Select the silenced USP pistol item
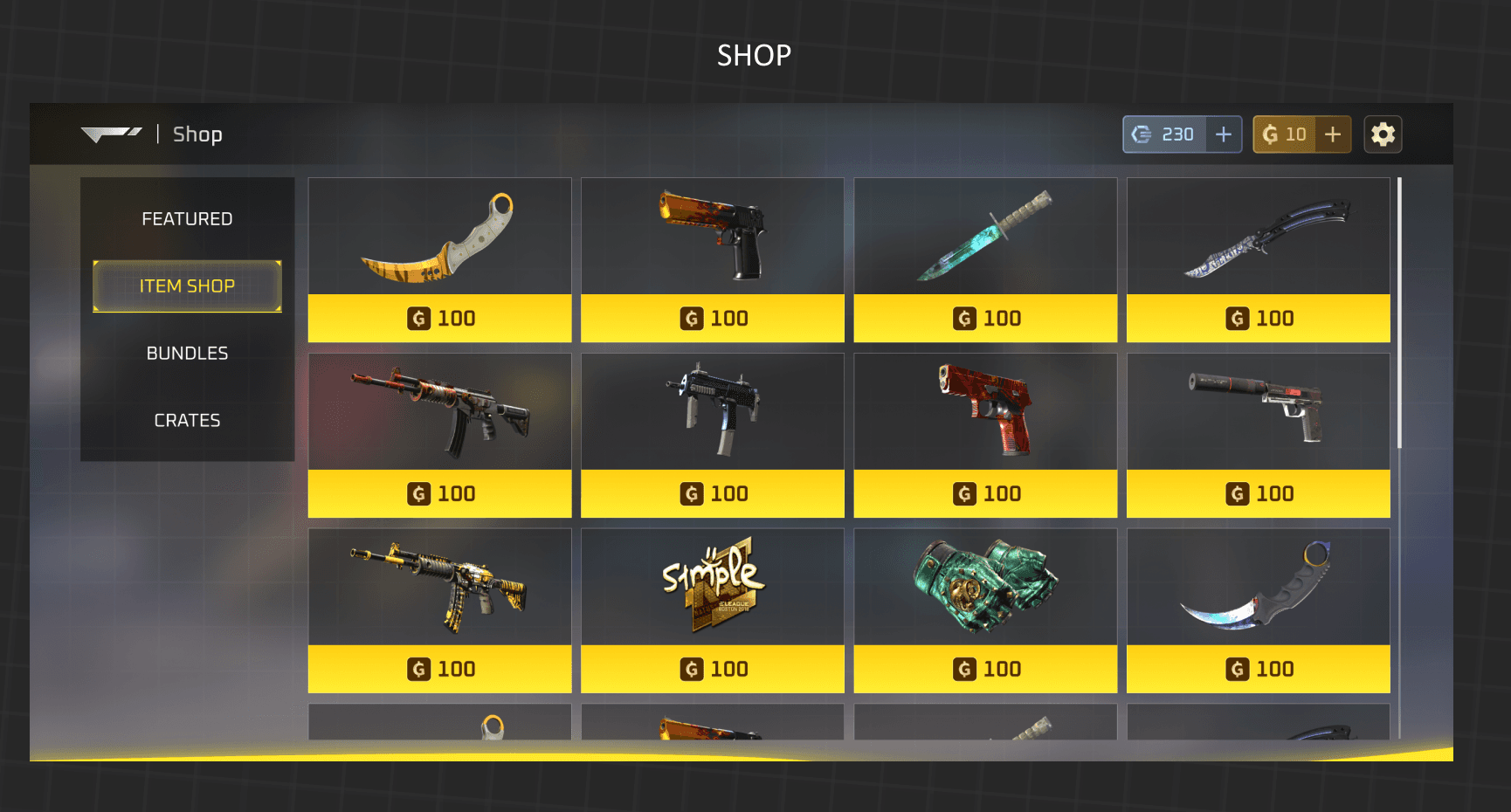1511x812 pixels. click(1258, 435)
